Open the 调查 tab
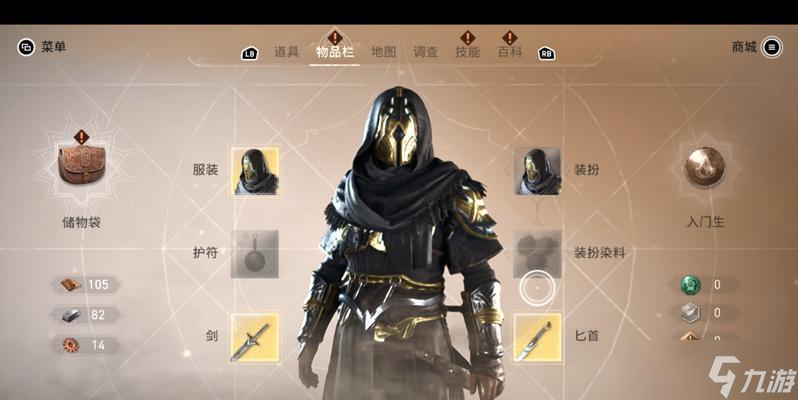This screenshot has height=400, width=798. click(x=426, y=52)
